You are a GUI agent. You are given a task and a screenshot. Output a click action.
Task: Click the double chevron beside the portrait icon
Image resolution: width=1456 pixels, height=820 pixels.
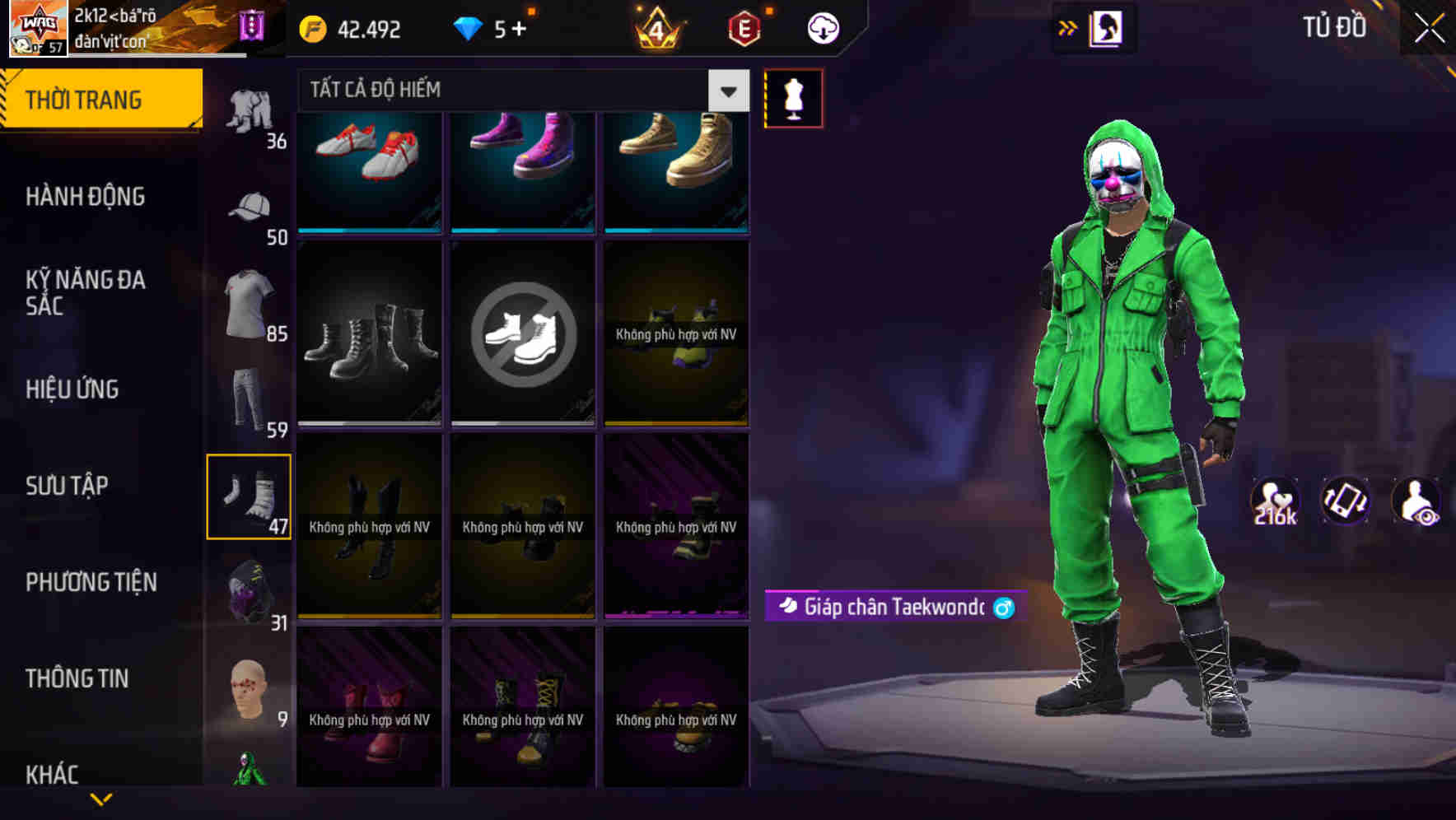(1068, 27)
